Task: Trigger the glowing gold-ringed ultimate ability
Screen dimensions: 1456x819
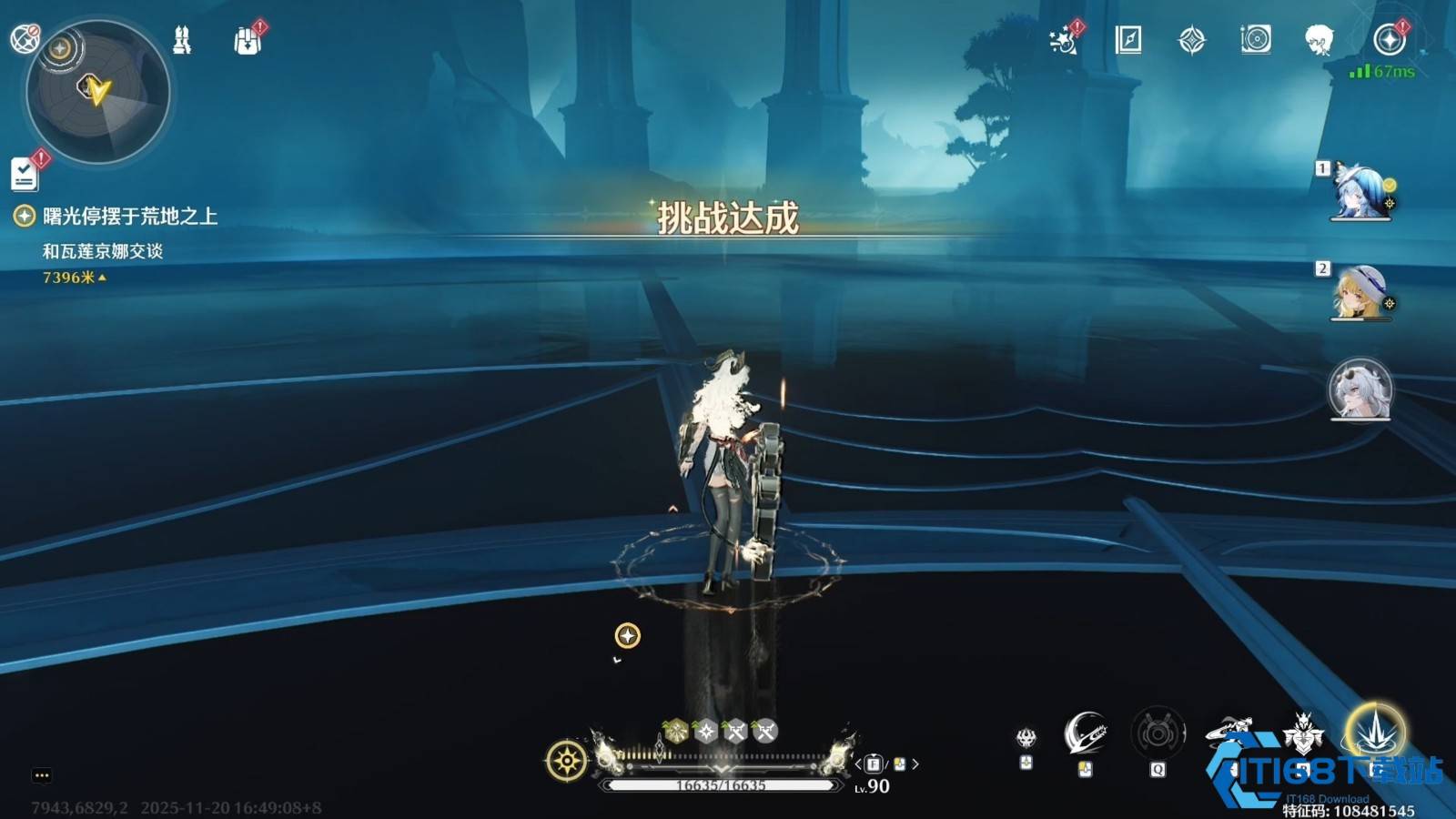Action: 1375,732
